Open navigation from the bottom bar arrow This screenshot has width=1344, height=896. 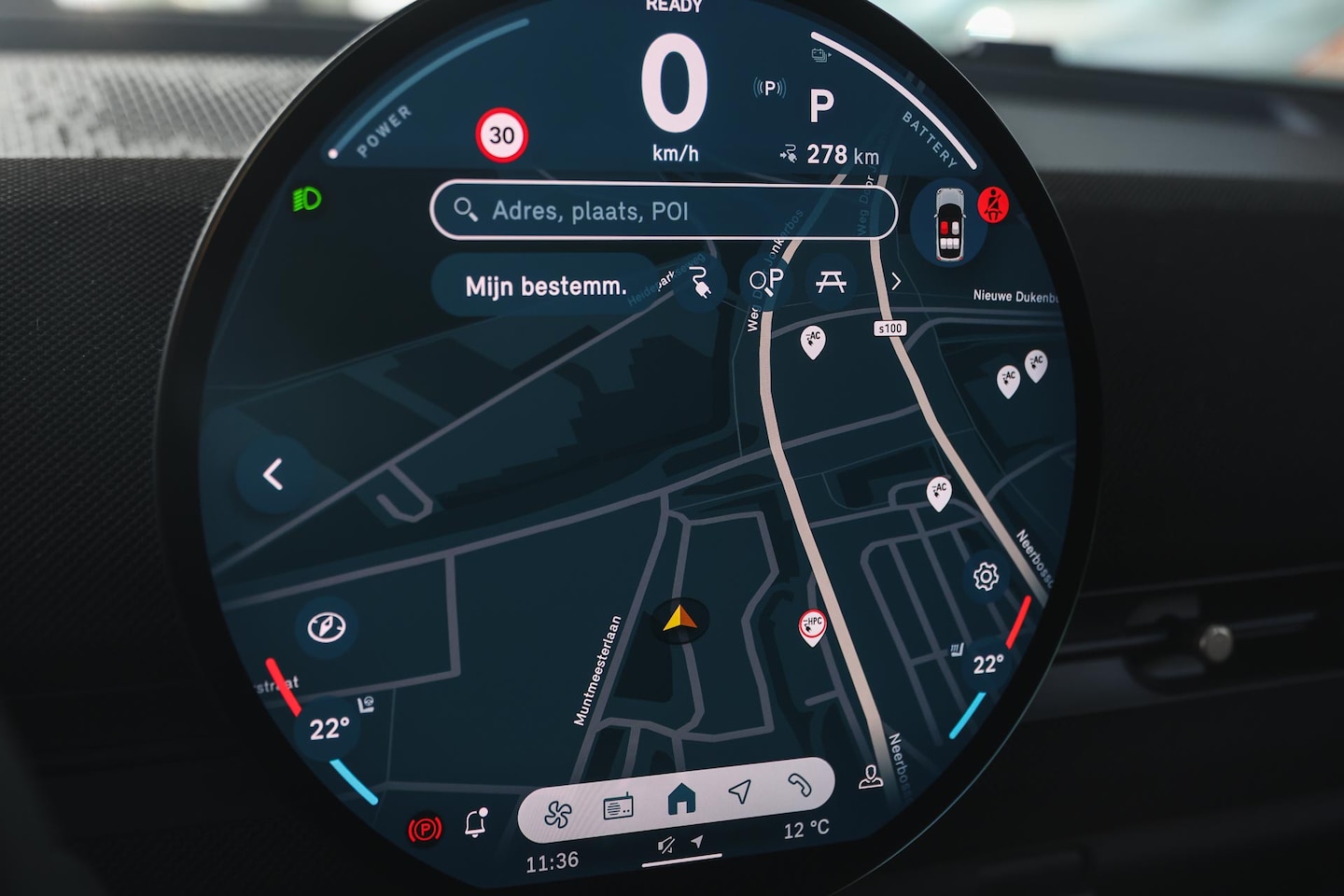[740, 792]
